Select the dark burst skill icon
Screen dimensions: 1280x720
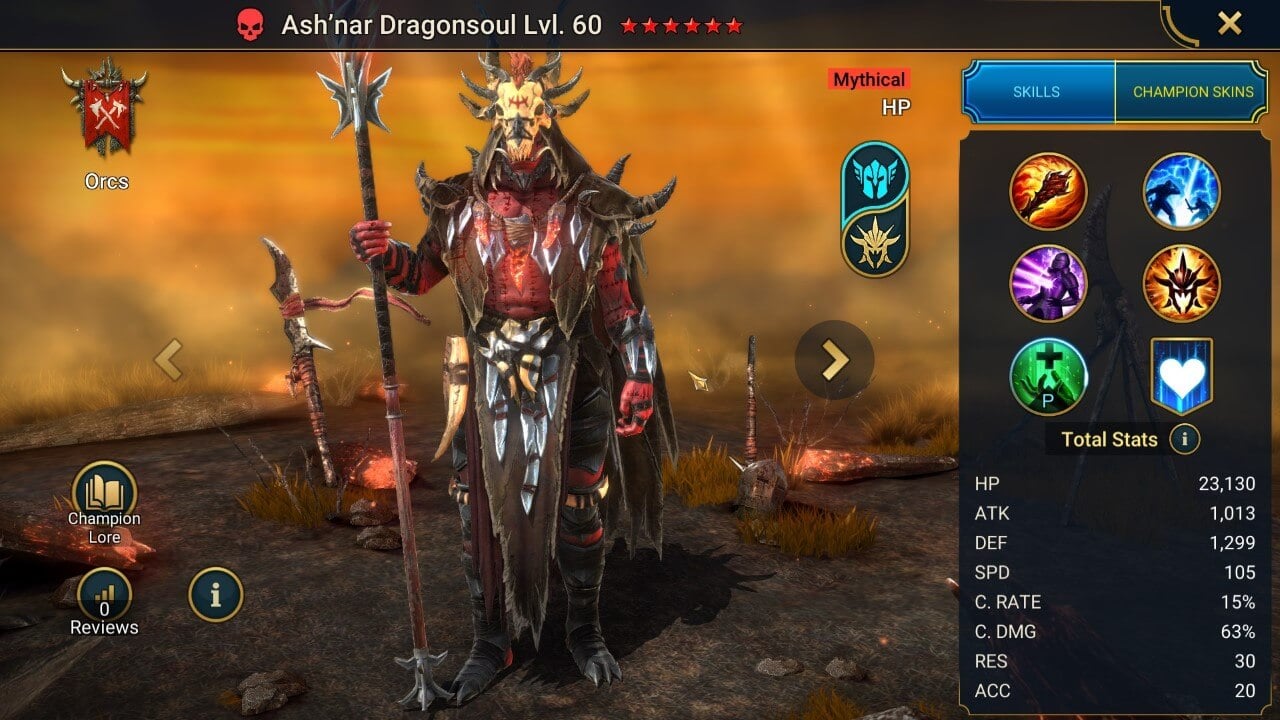[x=1181, y=285]
